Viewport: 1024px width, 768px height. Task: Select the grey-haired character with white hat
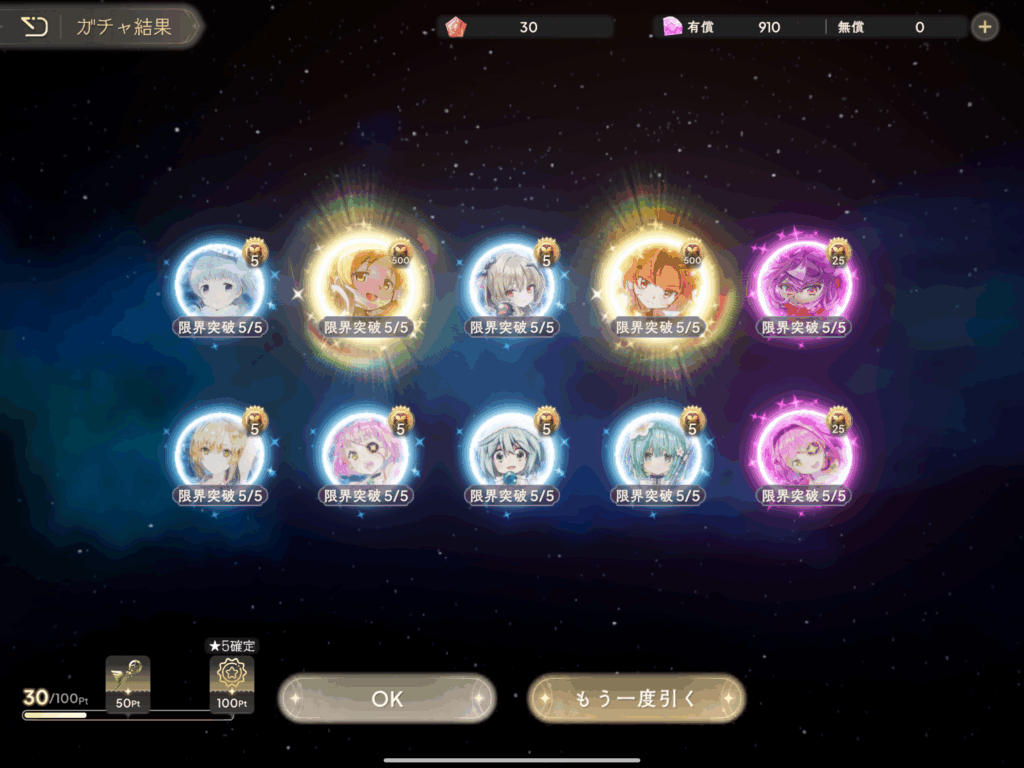[x=512, y=453]
